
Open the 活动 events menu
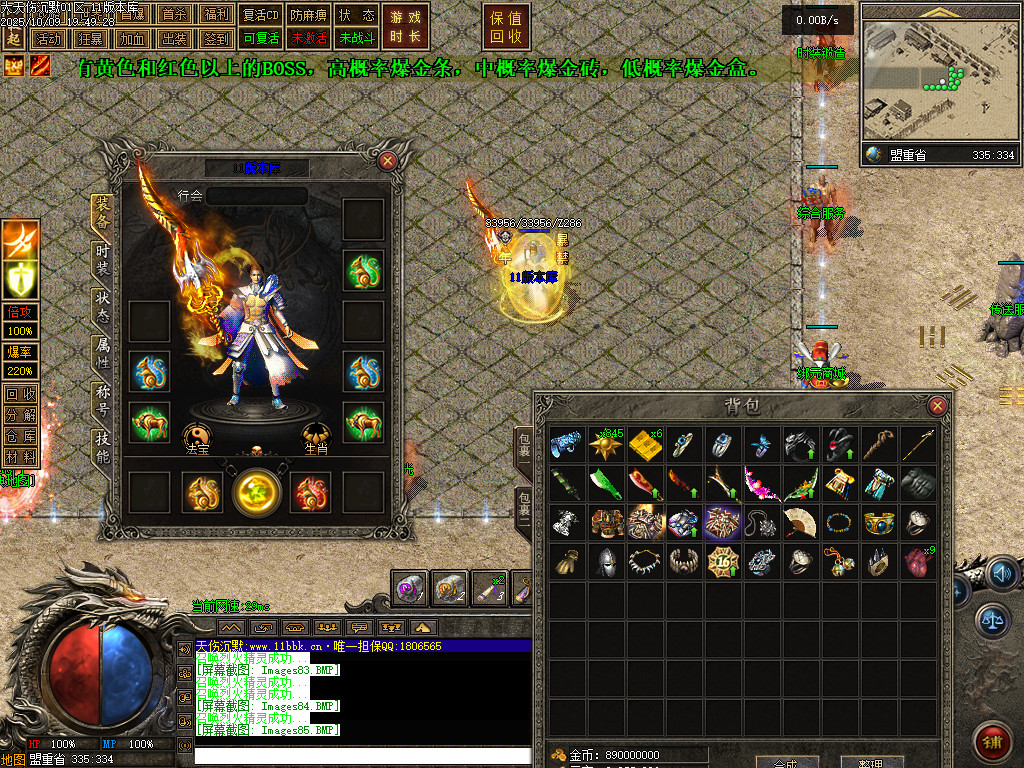point(47,39)
